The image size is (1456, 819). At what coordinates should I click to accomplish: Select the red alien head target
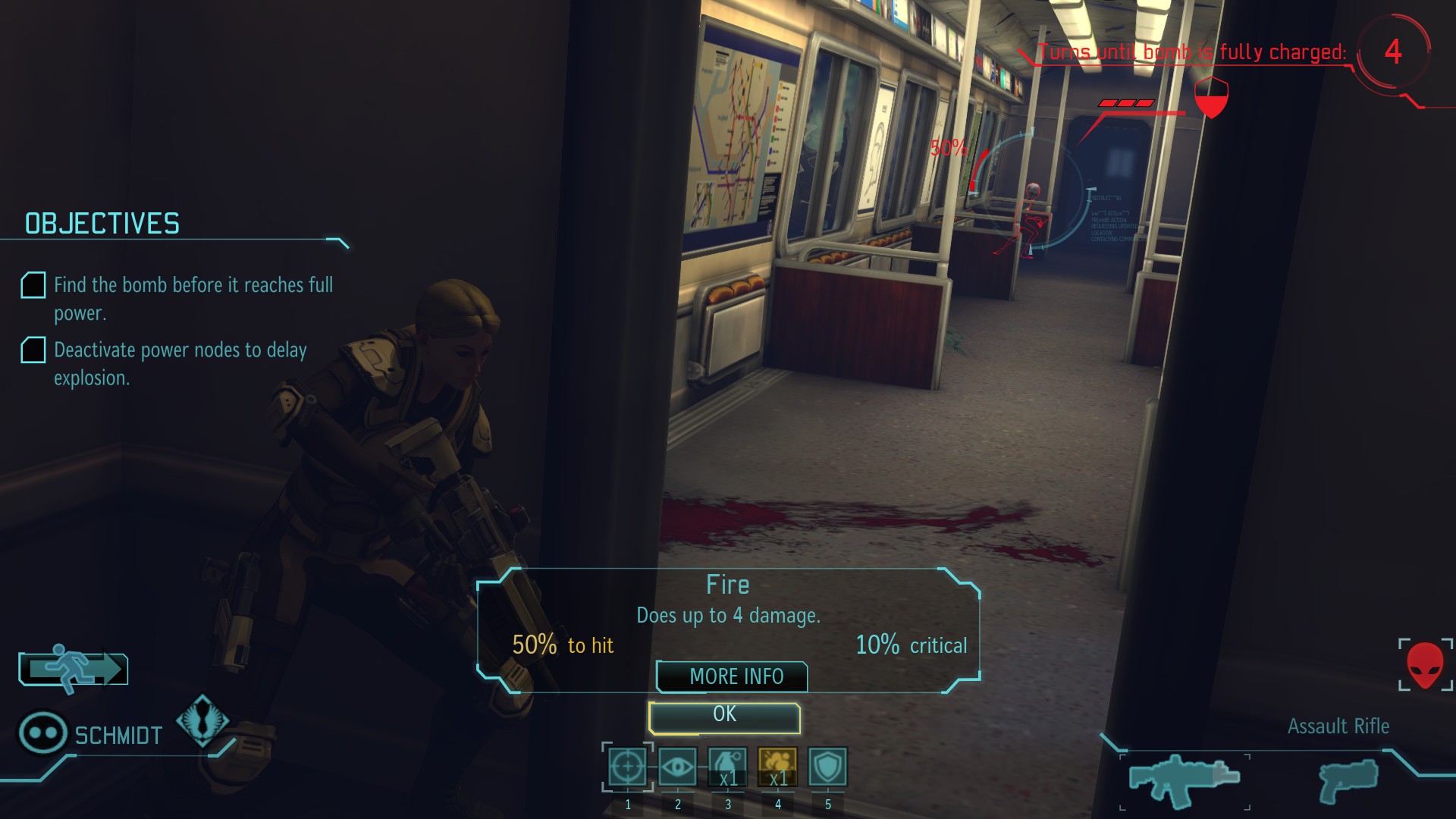1425,665
